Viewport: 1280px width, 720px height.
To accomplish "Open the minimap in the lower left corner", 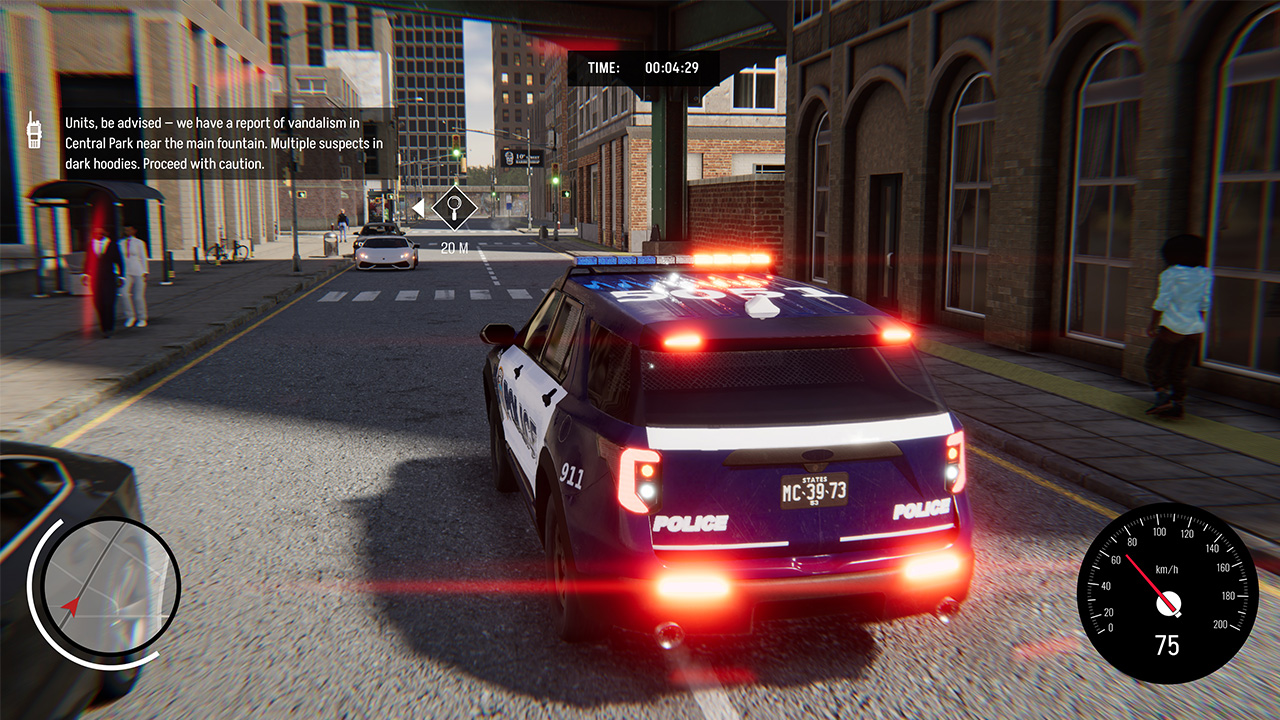I will [107, 590].
